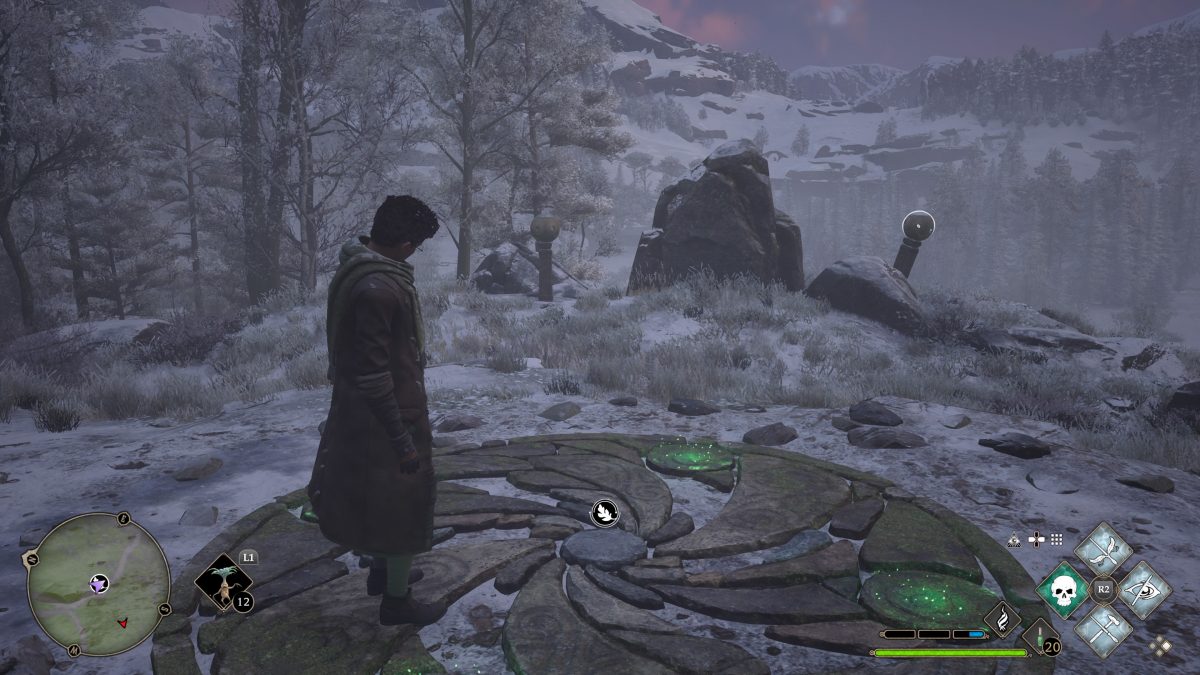
Task: Open the circular minimap
Action: coord(98,585)
